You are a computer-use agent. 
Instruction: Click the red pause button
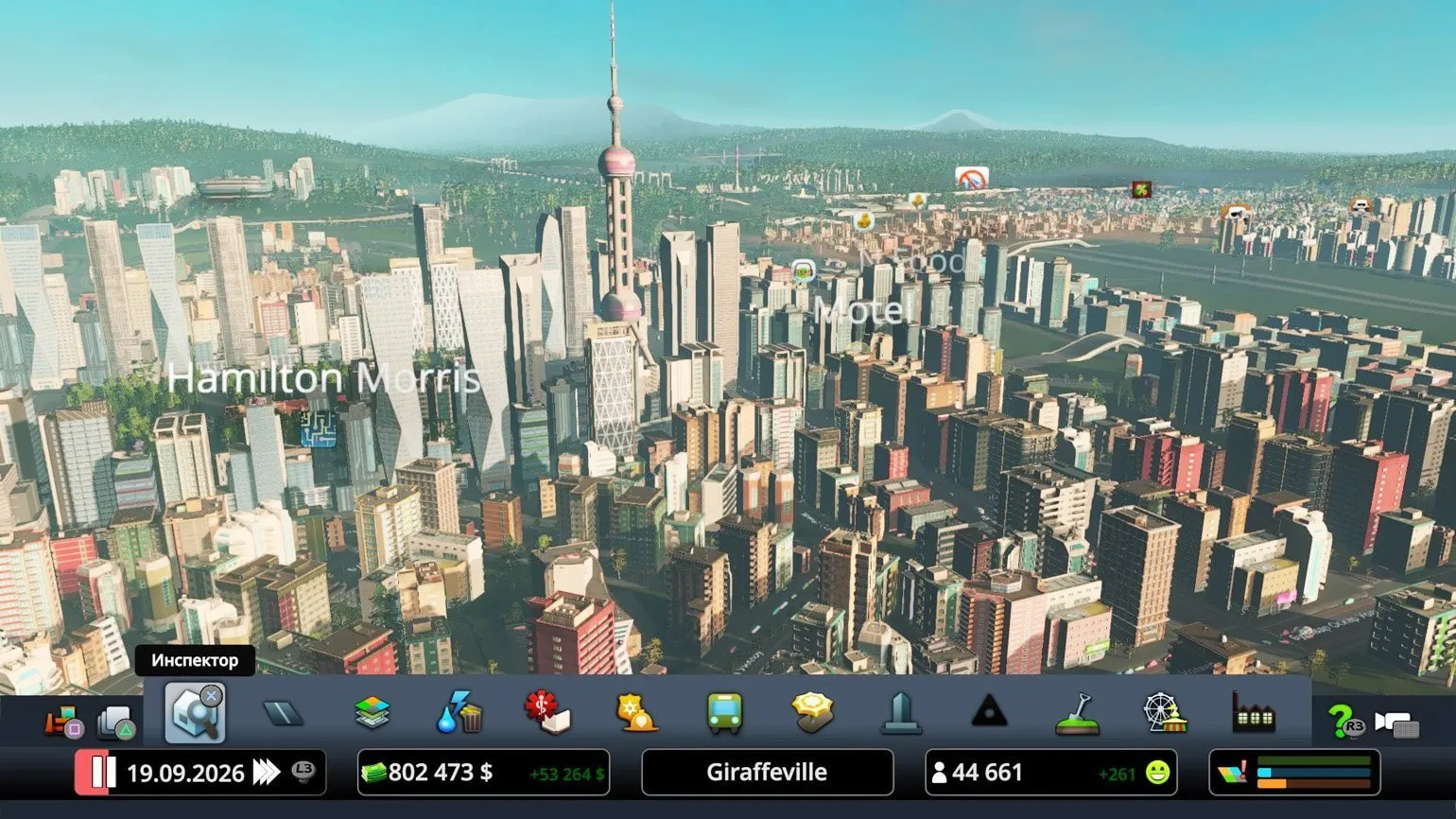click(x=97, y=773)
